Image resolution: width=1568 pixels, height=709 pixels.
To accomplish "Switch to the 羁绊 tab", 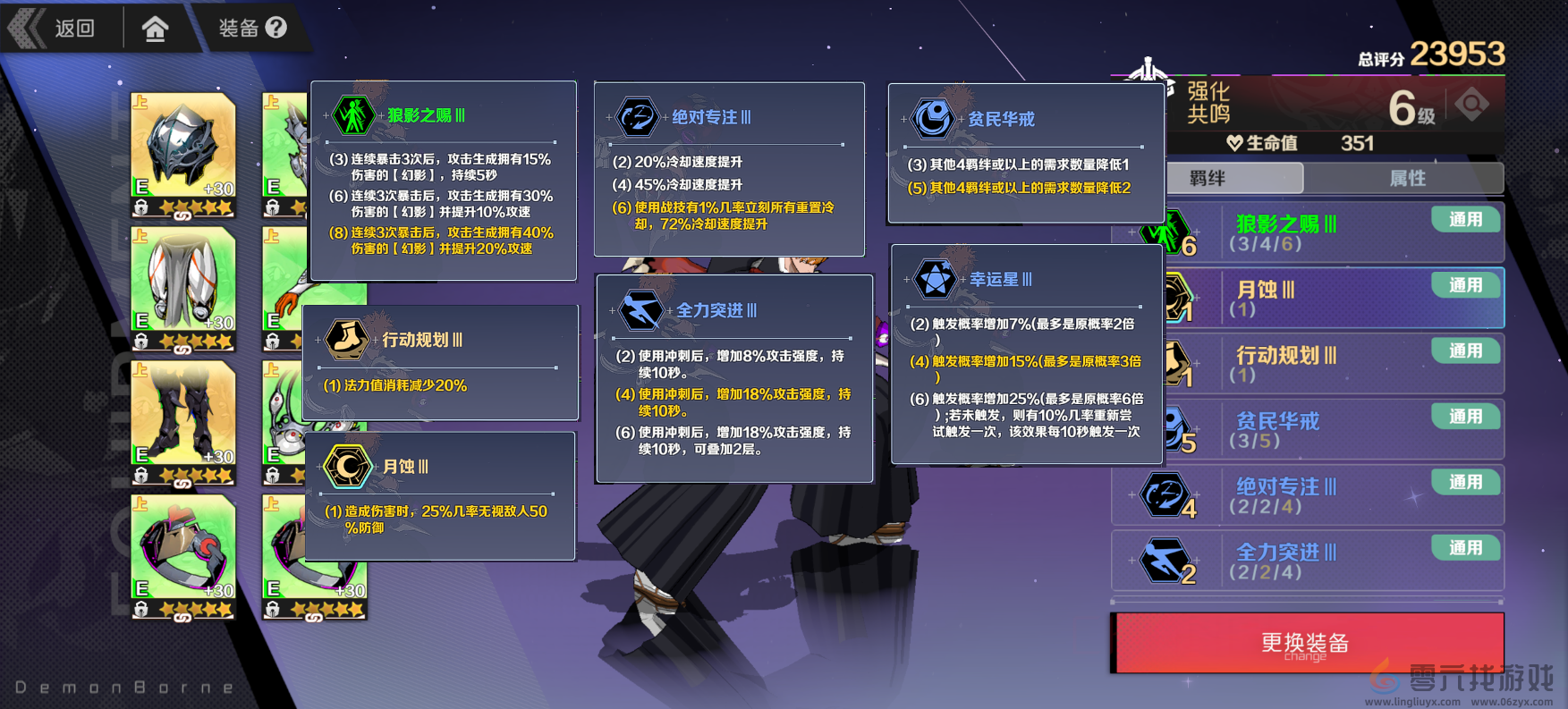I will click(x=1234, y=178).
